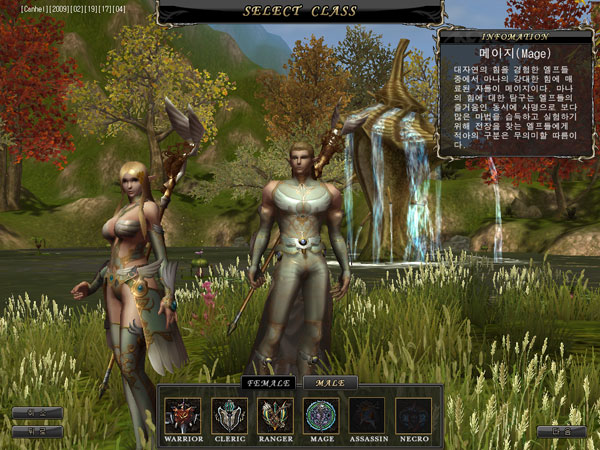Click the Back (뒤로) button

point(37,432)
